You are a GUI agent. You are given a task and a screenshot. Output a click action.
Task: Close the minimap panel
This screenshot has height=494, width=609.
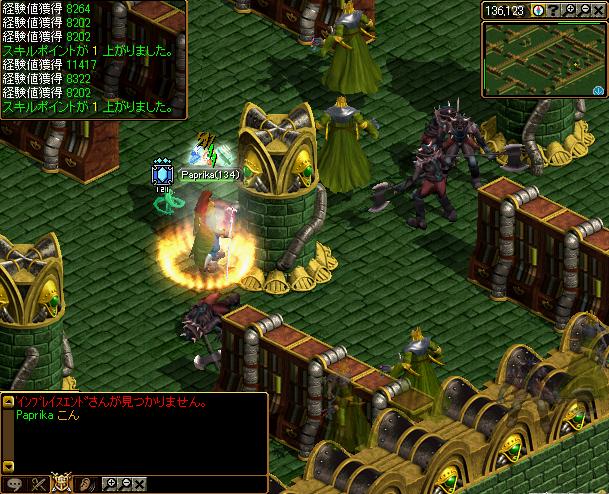599,11
